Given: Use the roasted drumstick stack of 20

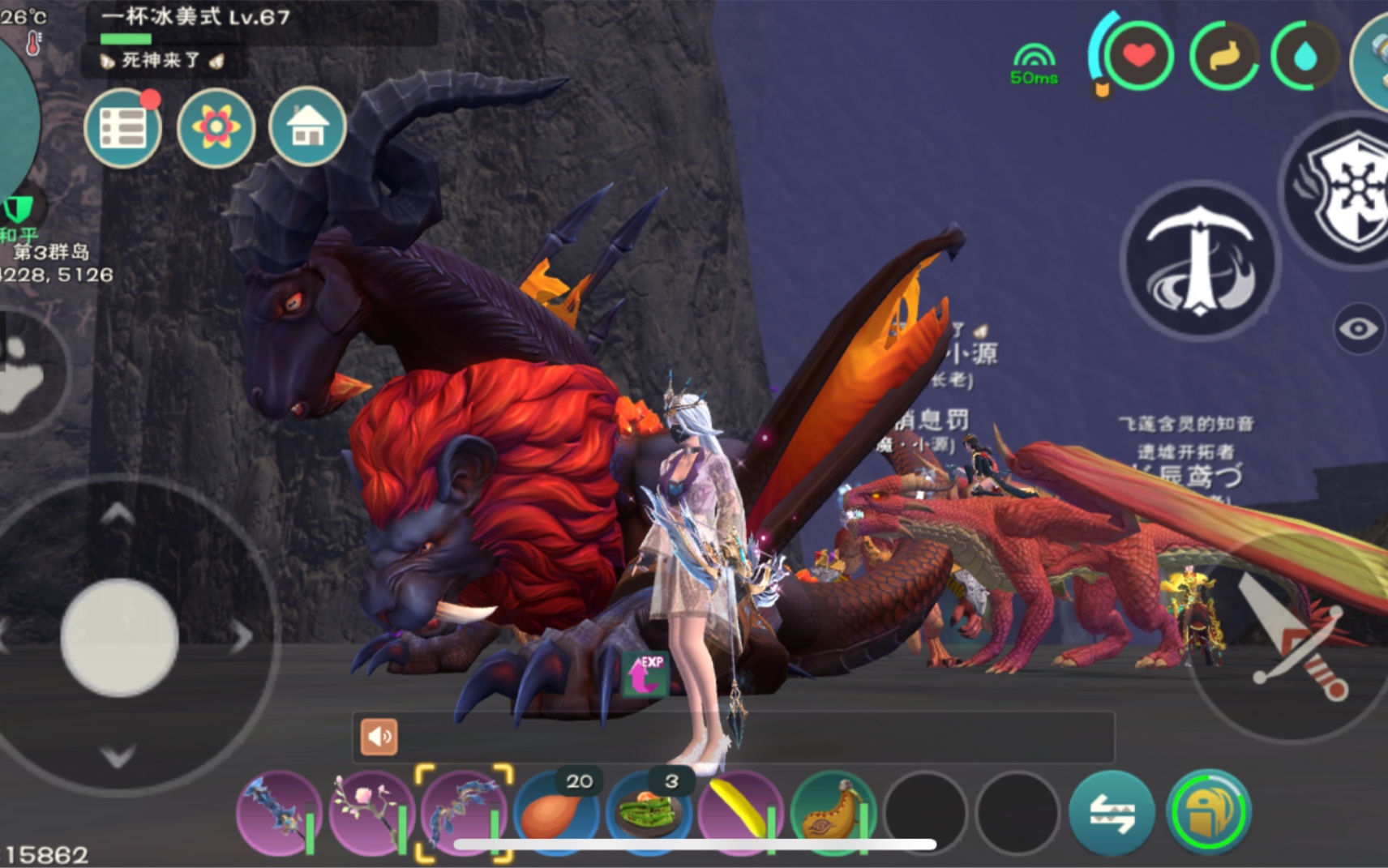Looking at the screenshot, I should click(x=556, y=813).
